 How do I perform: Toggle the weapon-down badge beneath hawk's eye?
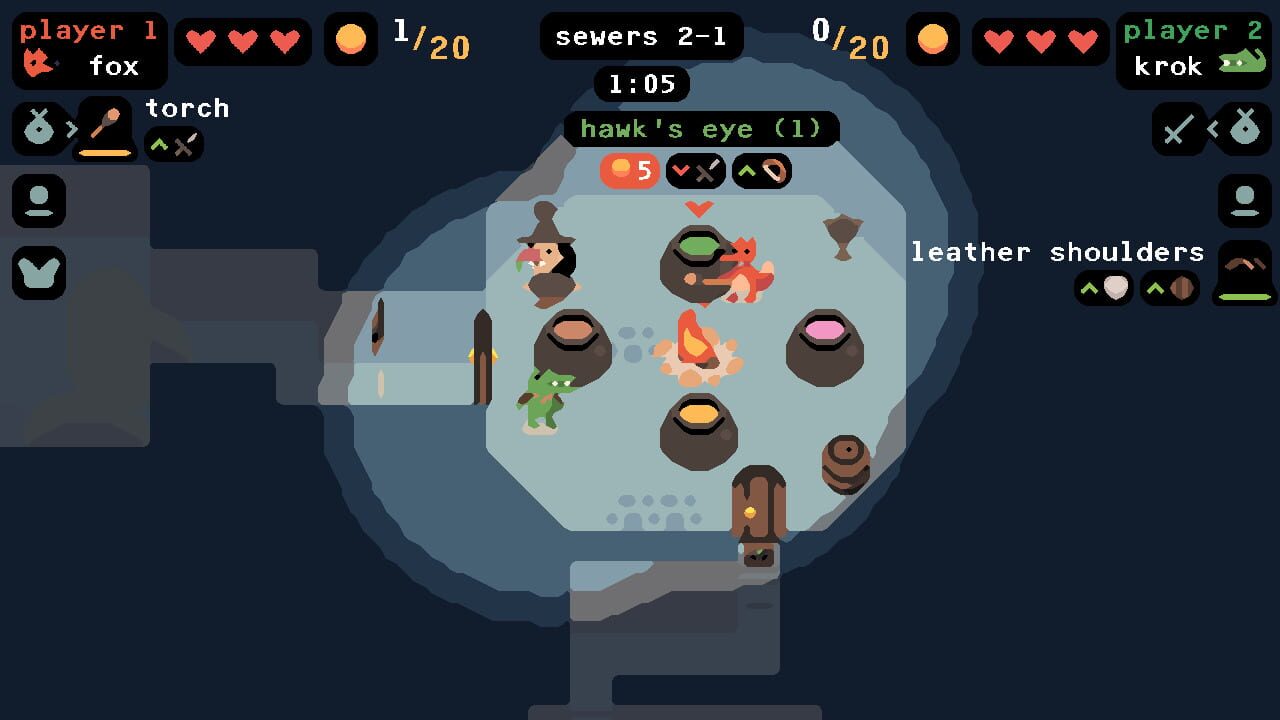pos(694,171)
